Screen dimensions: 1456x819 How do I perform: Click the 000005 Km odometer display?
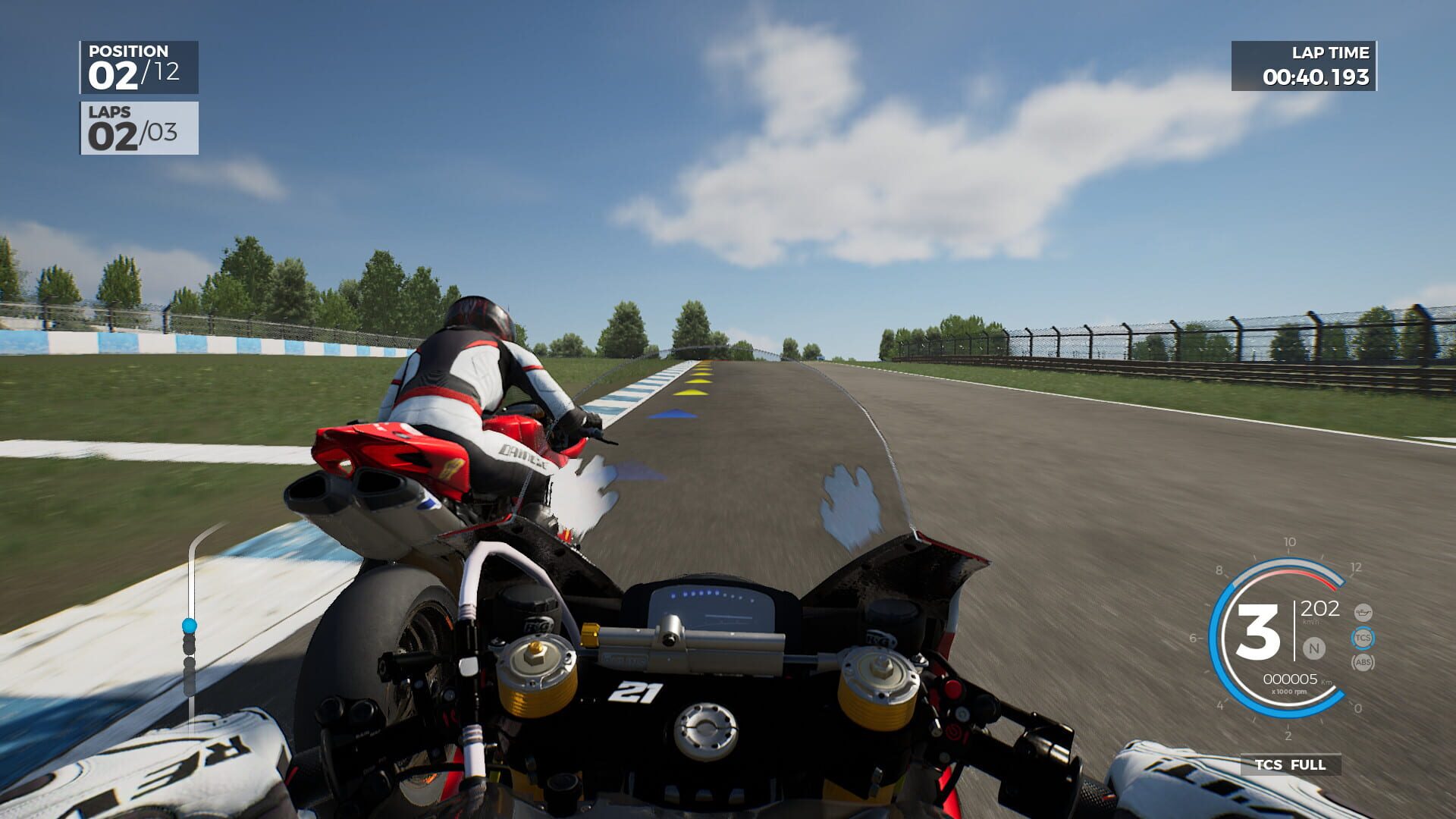(x=1291, y=679)
